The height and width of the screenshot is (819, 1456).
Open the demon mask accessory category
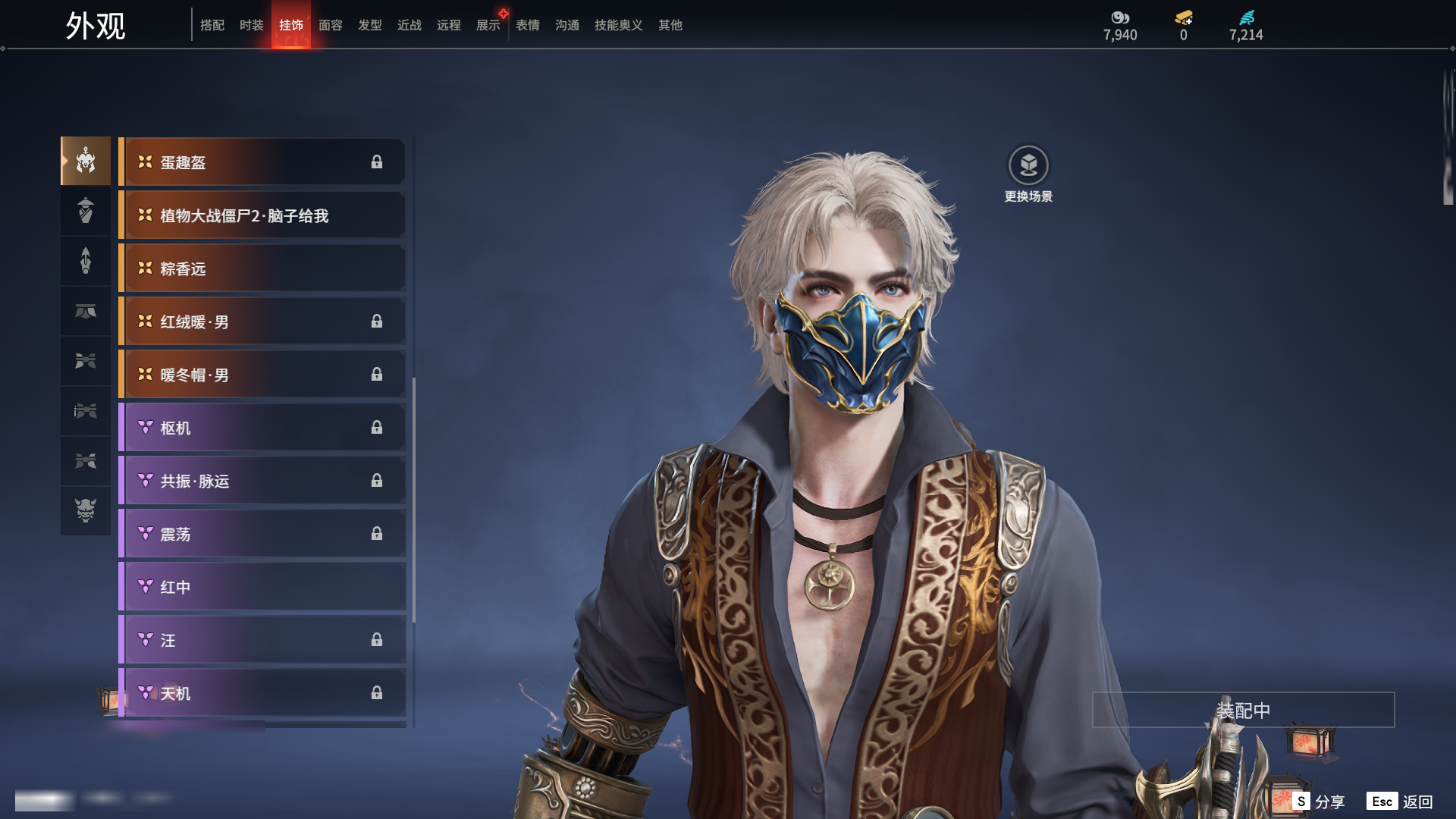click(86, 510)
